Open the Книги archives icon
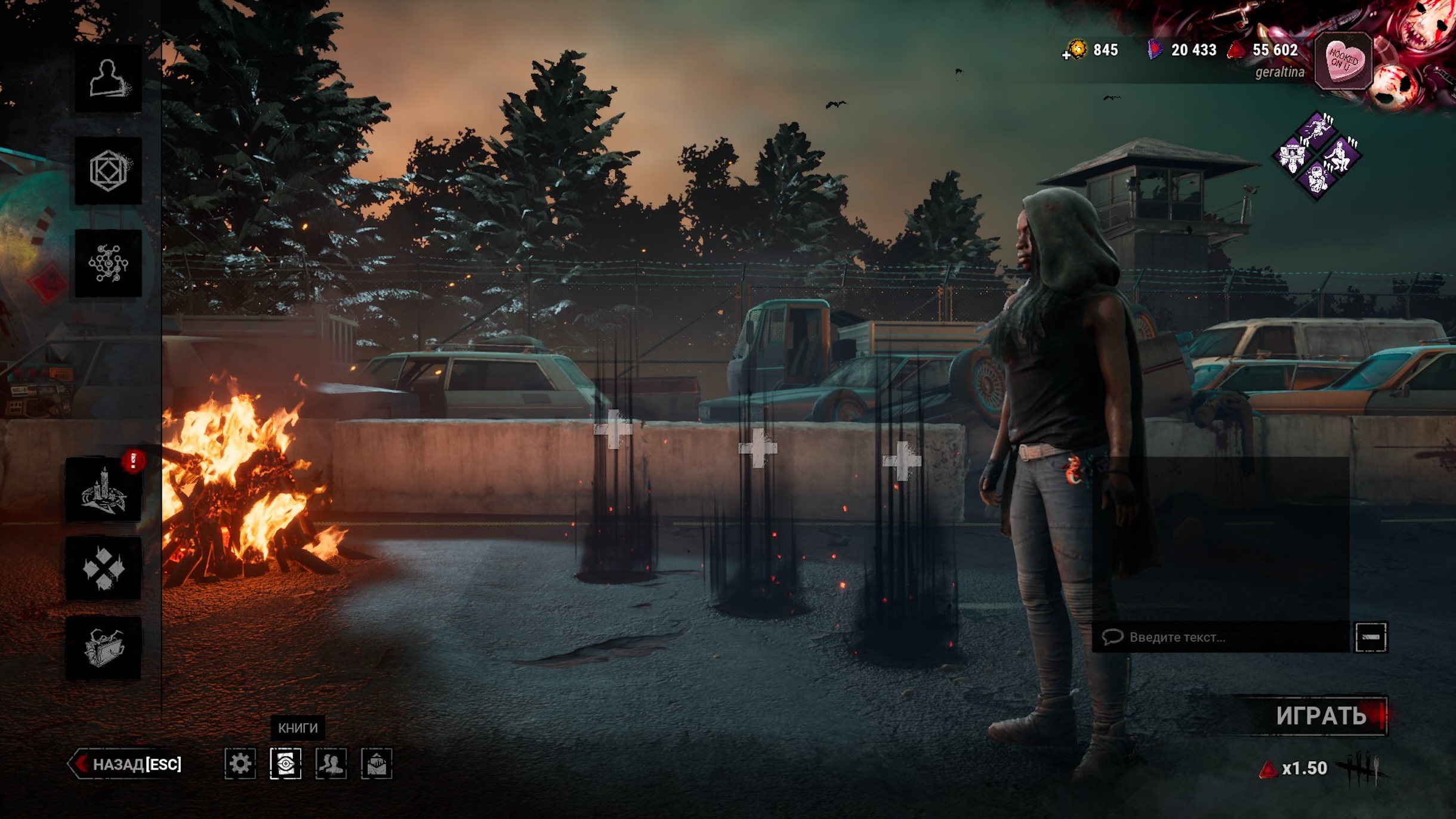 285,764
